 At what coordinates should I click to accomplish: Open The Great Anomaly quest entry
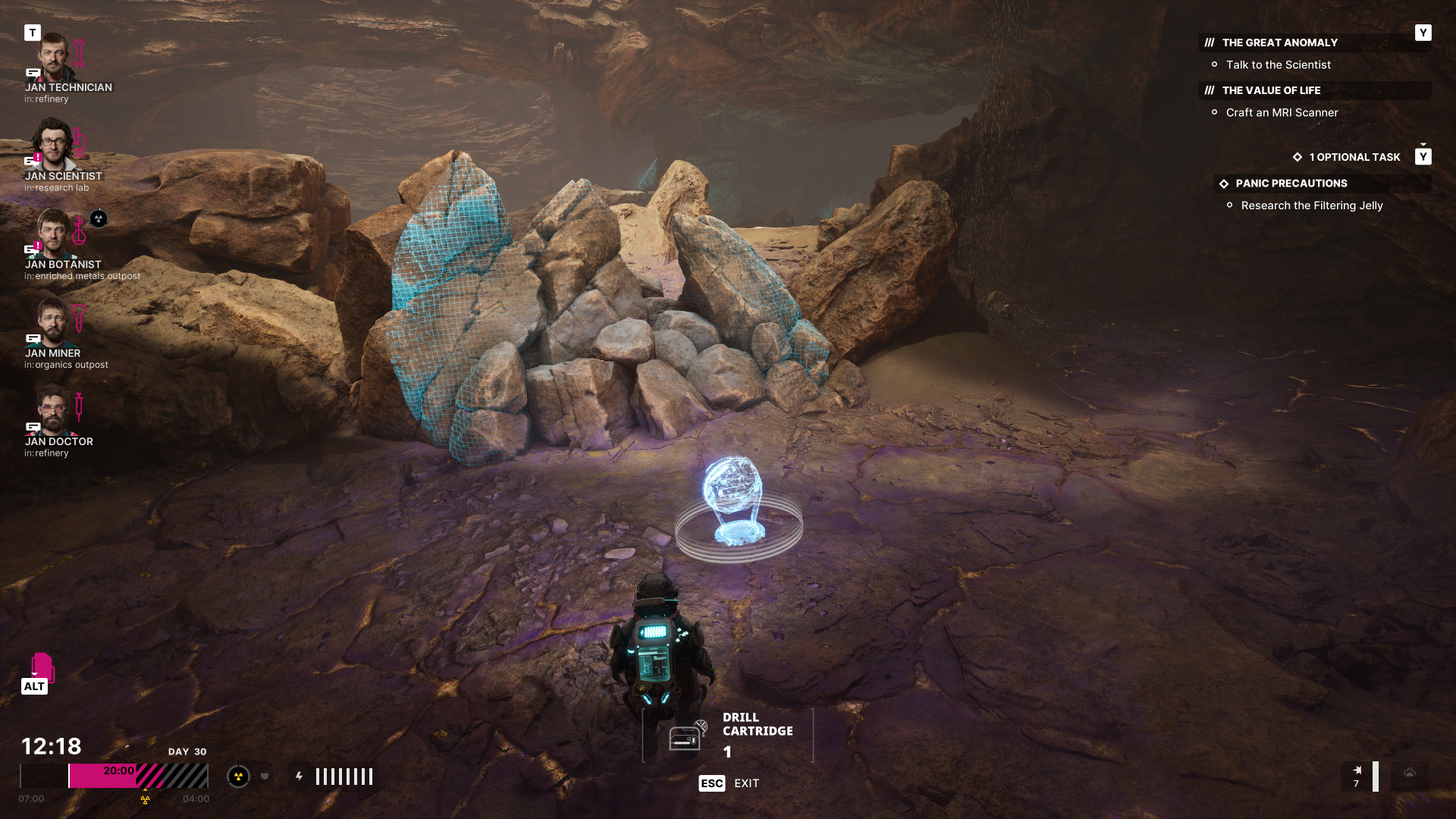[1279, 43]
